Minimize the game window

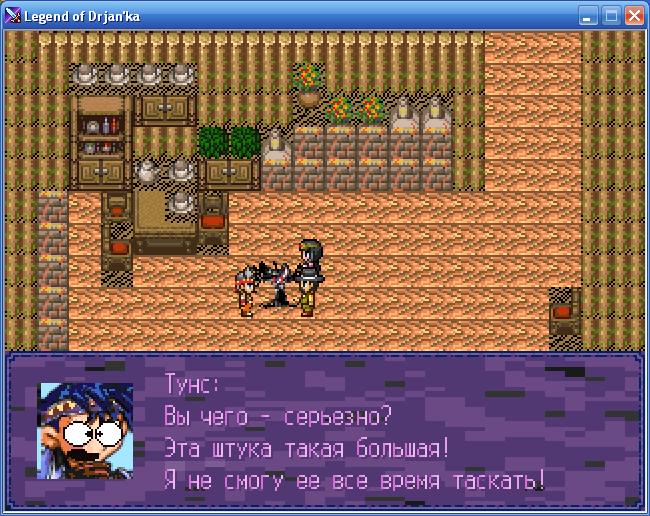(x=589, y=16)
